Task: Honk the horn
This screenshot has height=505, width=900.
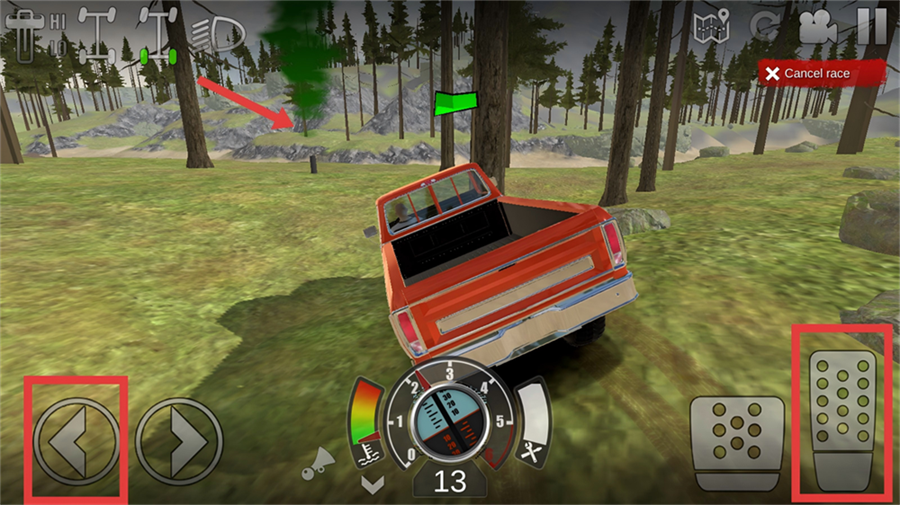Action: click(319, 459)
